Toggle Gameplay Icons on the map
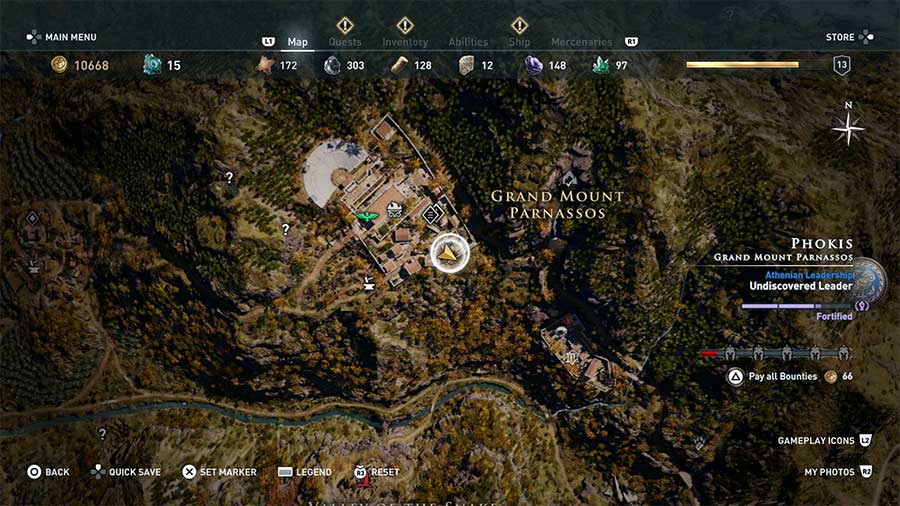This screenshot has height=506, width=900. tap(824, 441)
